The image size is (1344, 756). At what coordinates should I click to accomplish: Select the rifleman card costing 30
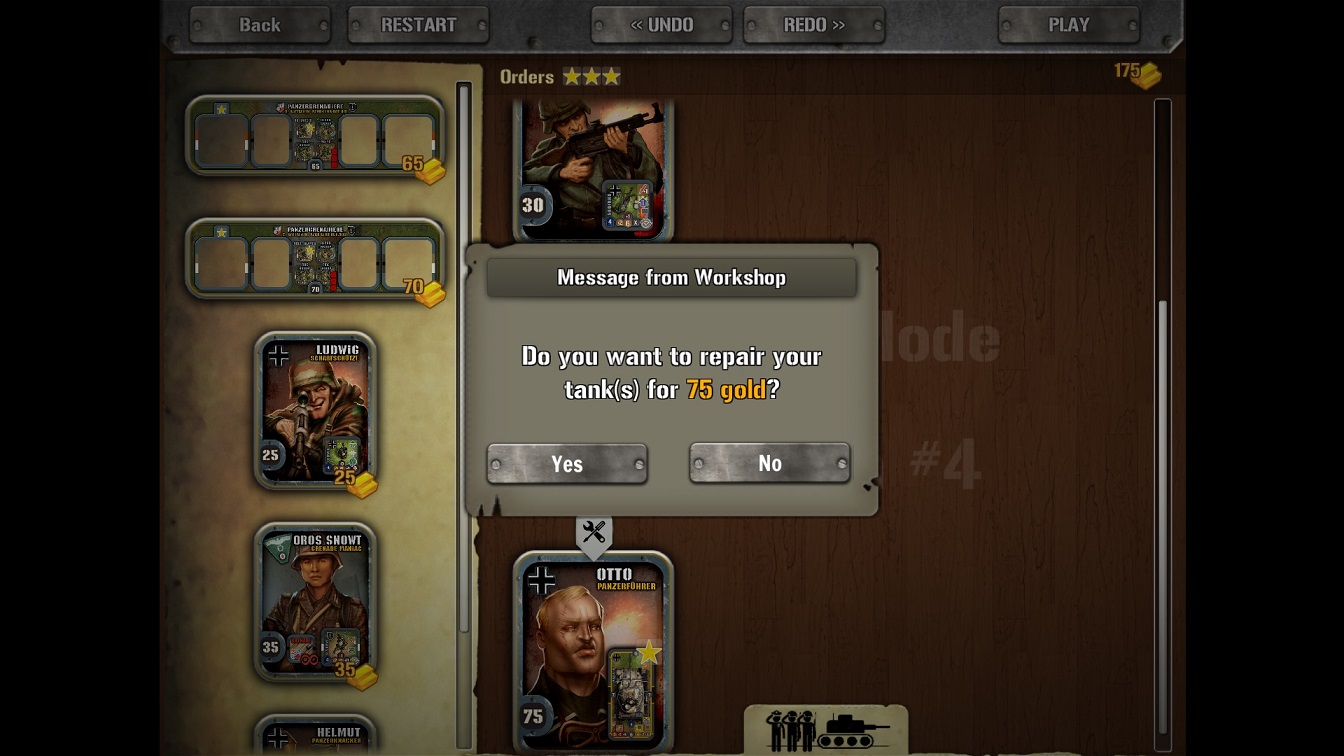pyautogui.click(x=593, y=170)
